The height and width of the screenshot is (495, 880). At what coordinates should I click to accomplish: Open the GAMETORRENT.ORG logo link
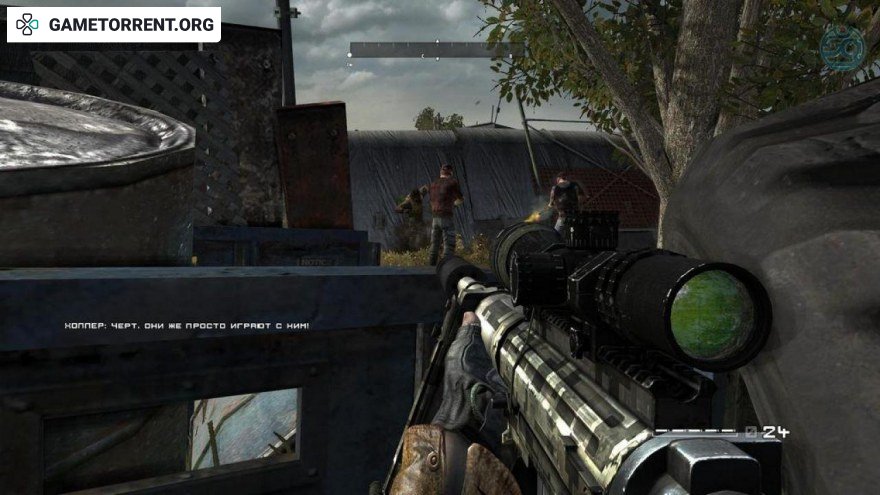point(114,24)
